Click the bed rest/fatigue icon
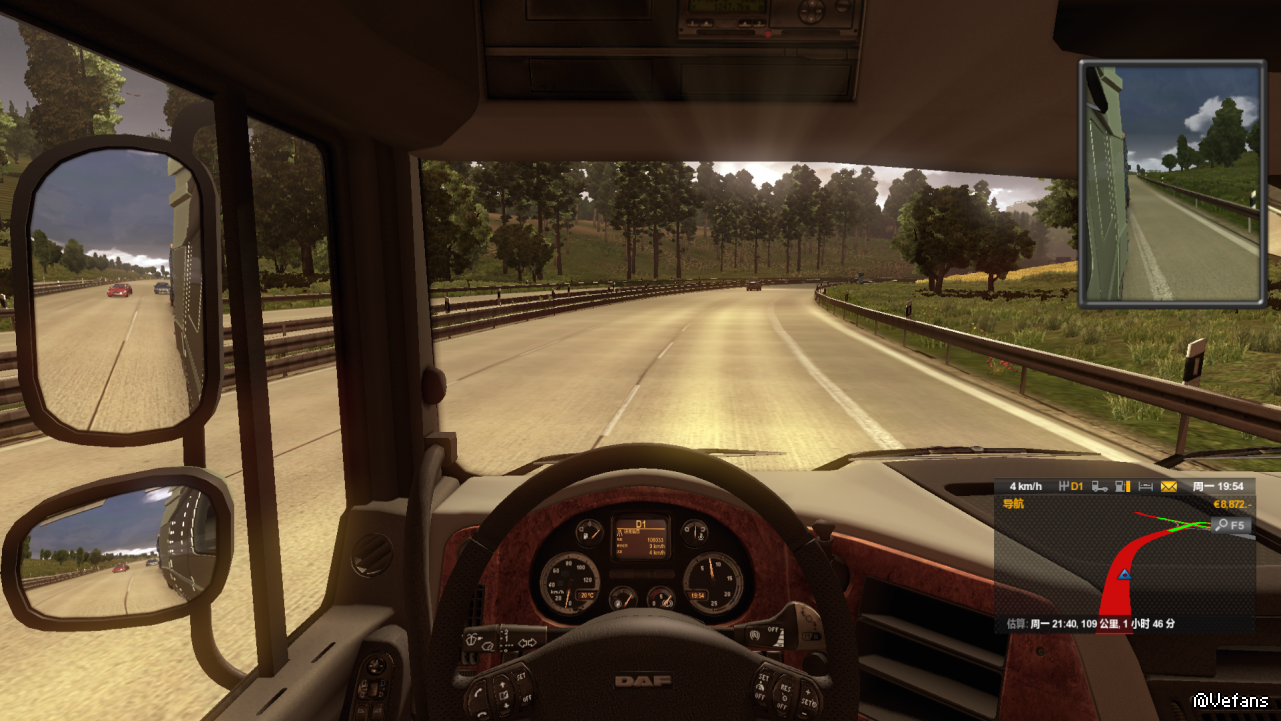The image size is (1281, 721). pyautogui.click(x=1145, y=487)
